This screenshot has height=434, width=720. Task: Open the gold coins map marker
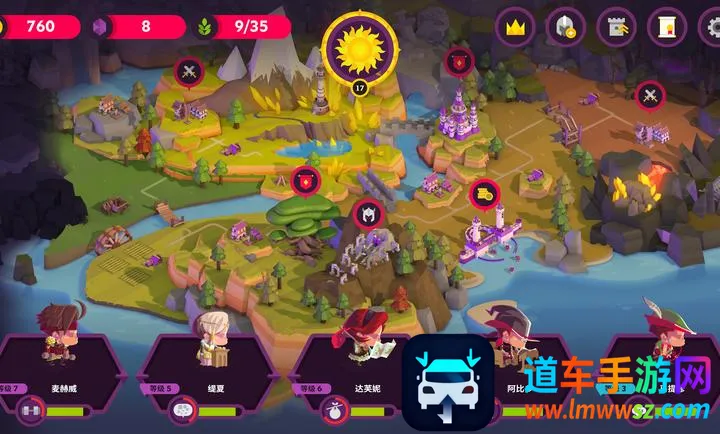[484, 192]
